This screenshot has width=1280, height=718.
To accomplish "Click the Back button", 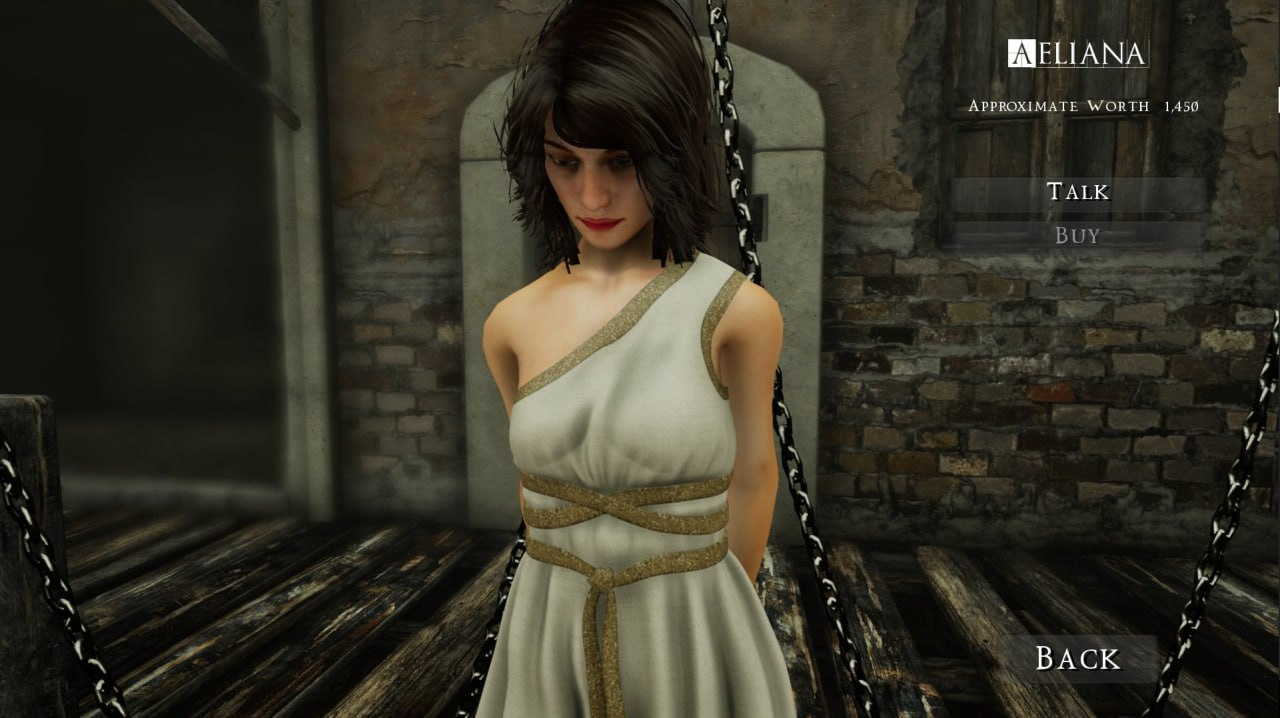I will (1077, 658).
